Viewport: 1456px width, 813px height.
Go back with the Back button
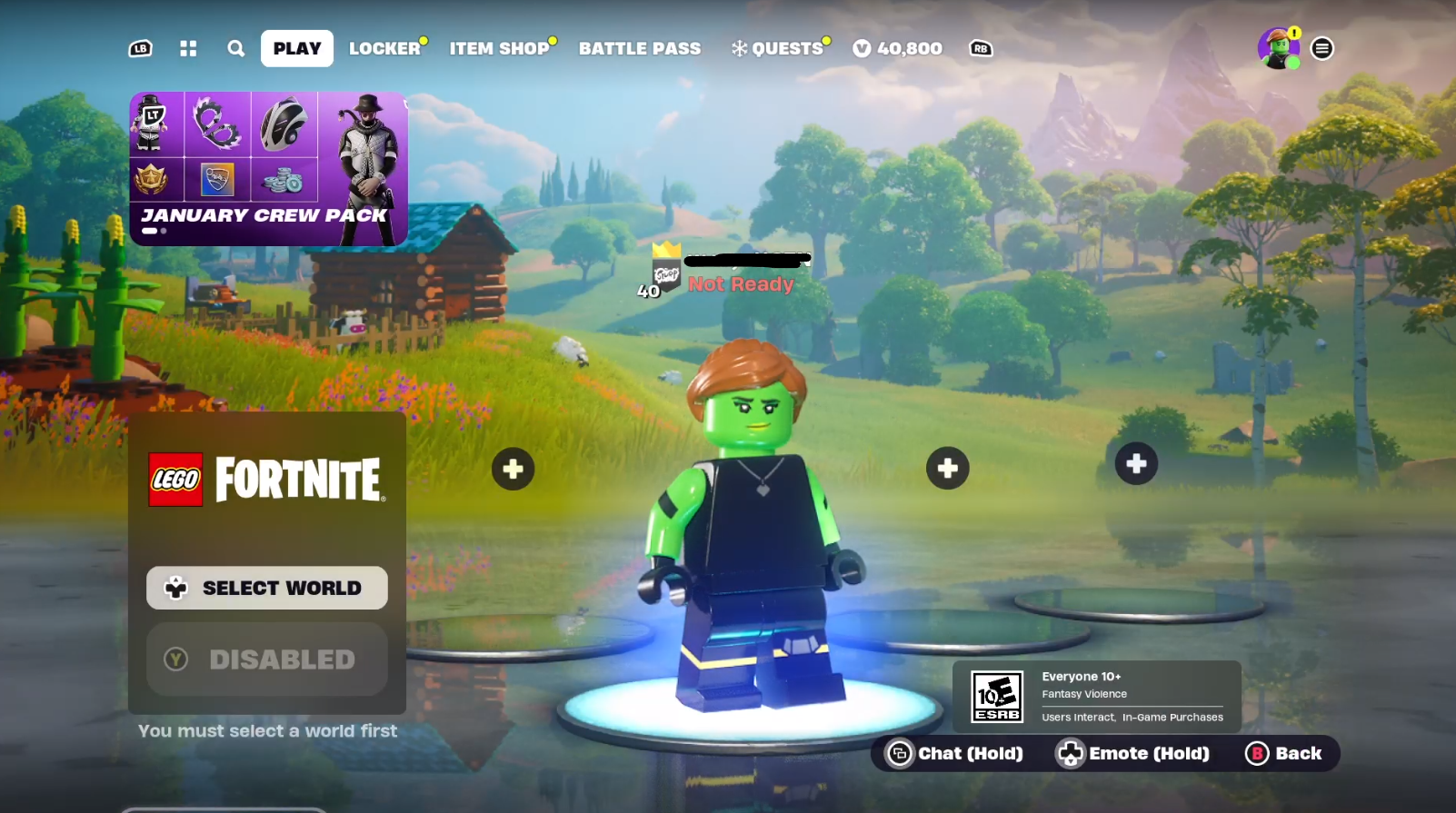1284,754
